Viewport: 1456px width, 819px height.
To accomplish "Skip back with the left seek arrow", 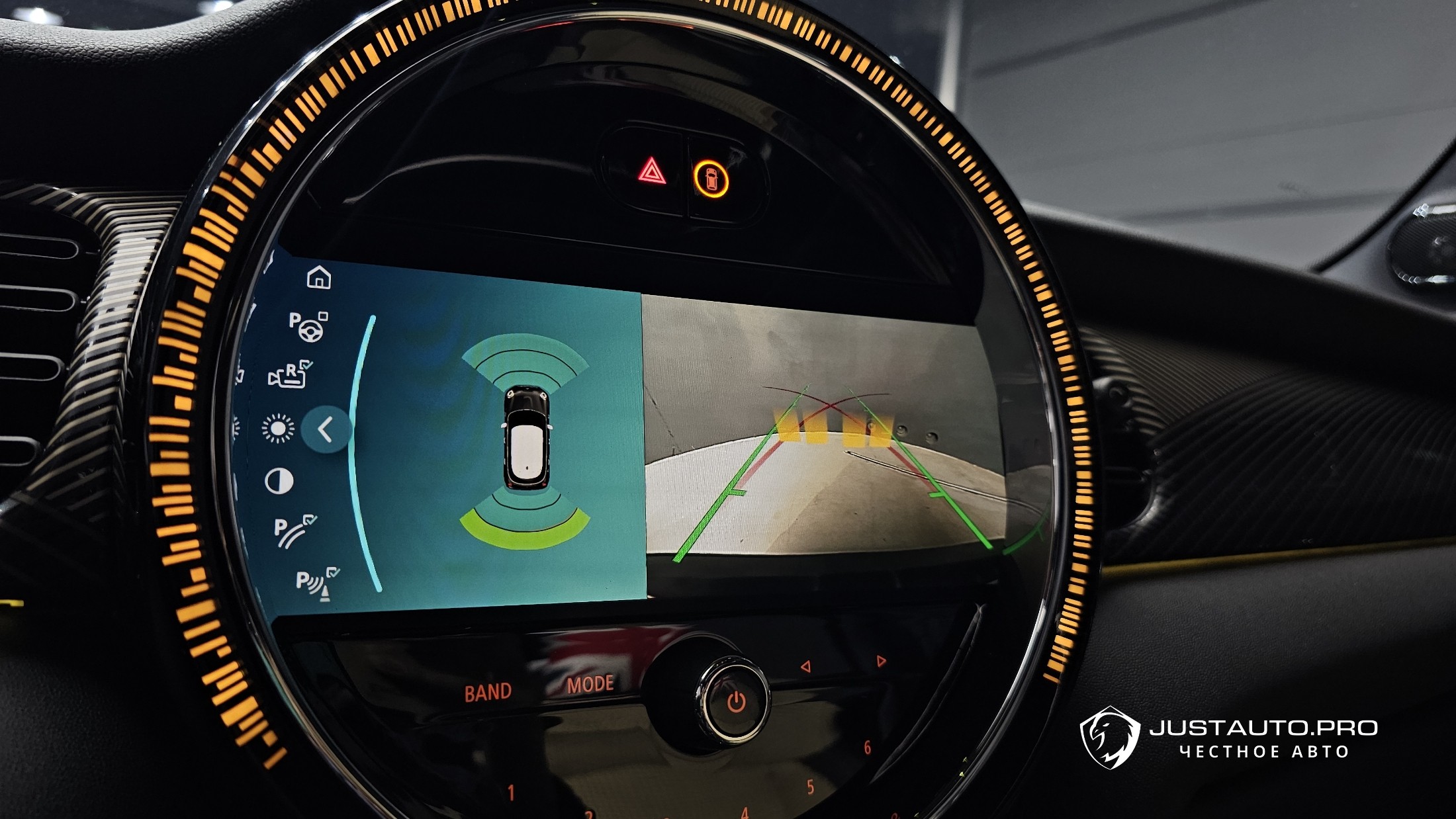I will coord(805,666).
